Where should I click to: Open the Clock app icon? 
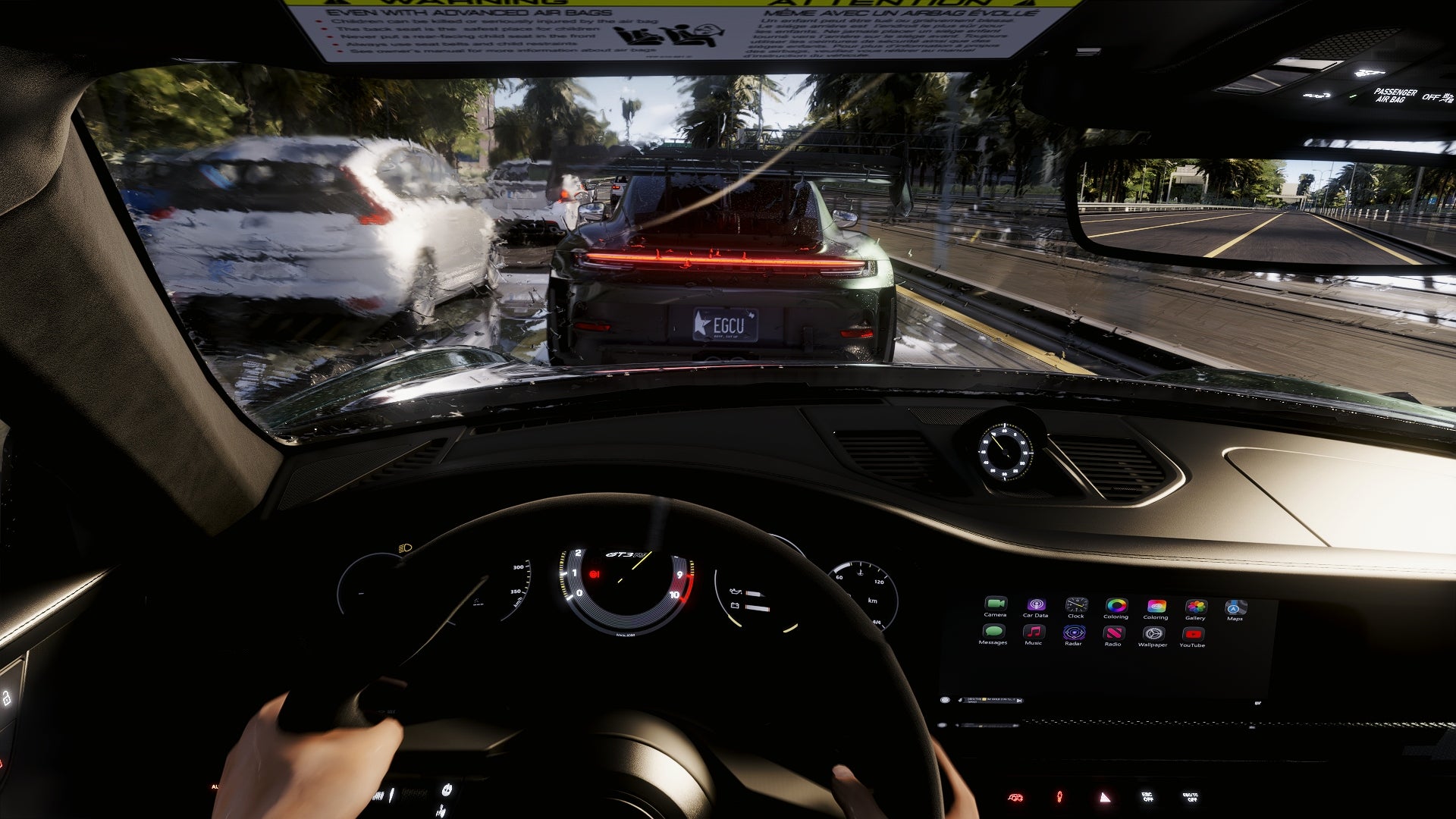coord(1076,605)
